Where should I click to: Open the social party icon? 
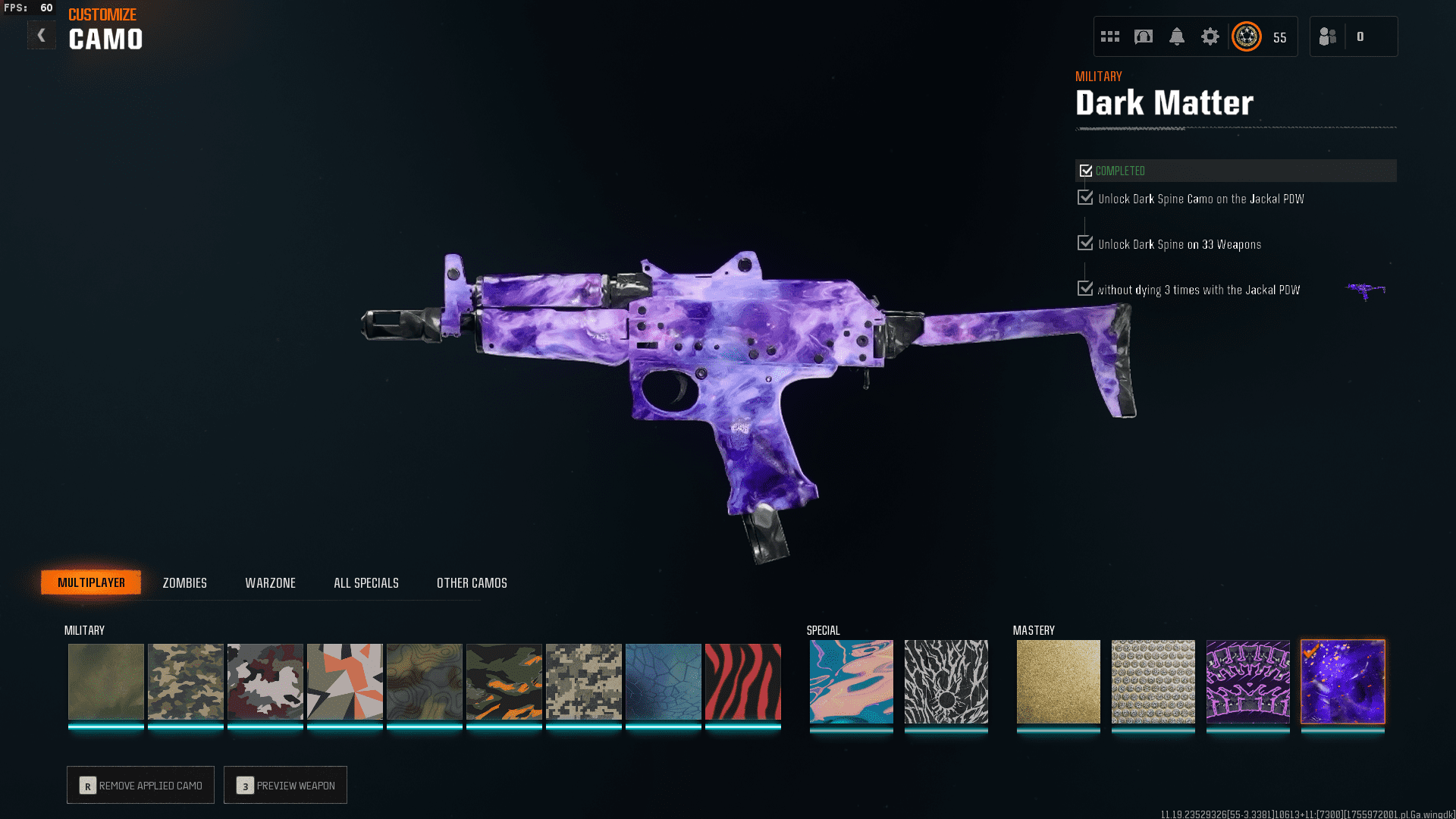point(1328,36)
